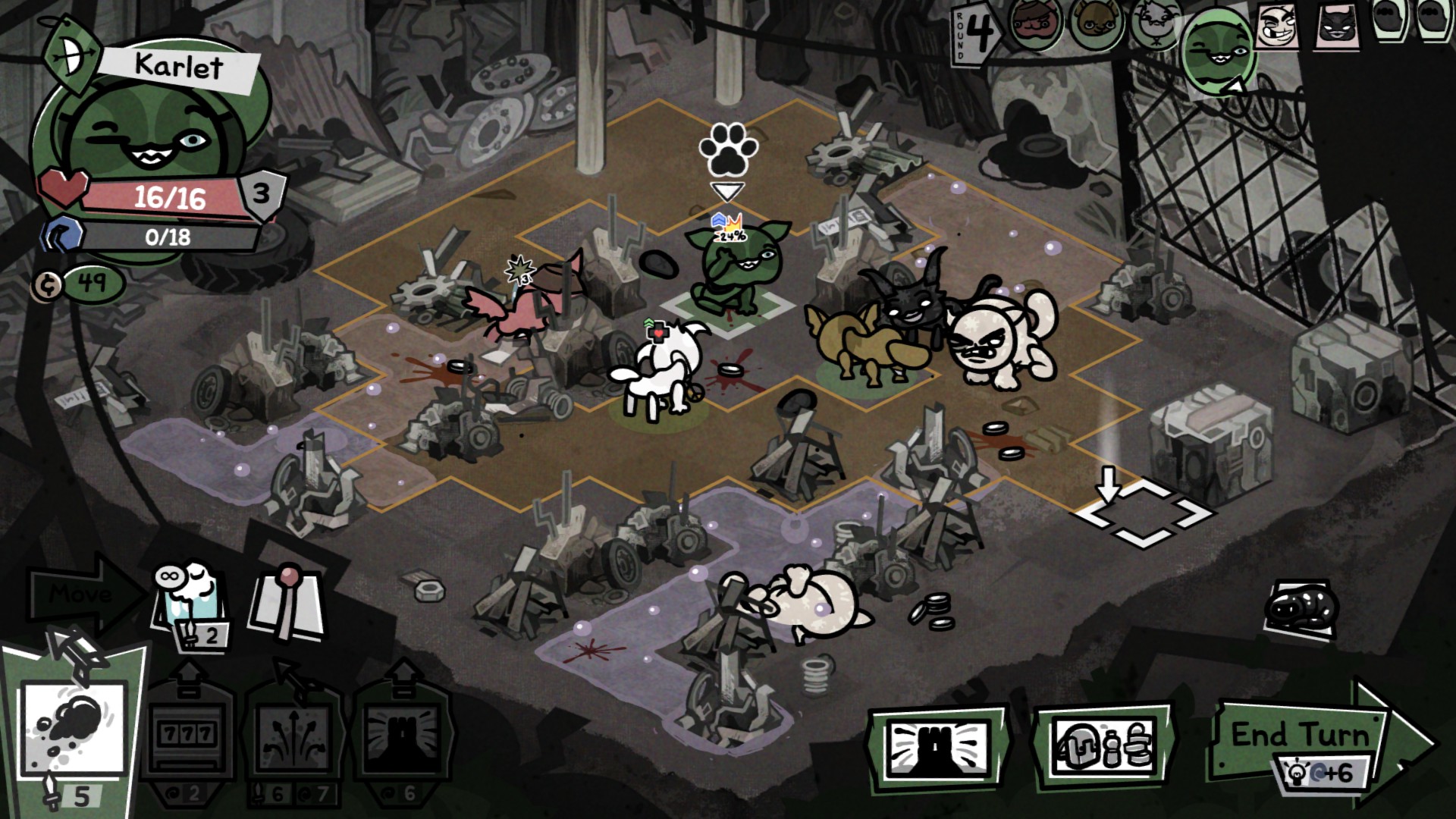Screen dimensions: 1456x819
Task: Use the red-knobbed lever item
Action: pyautogui.click(x=288, y=603)
